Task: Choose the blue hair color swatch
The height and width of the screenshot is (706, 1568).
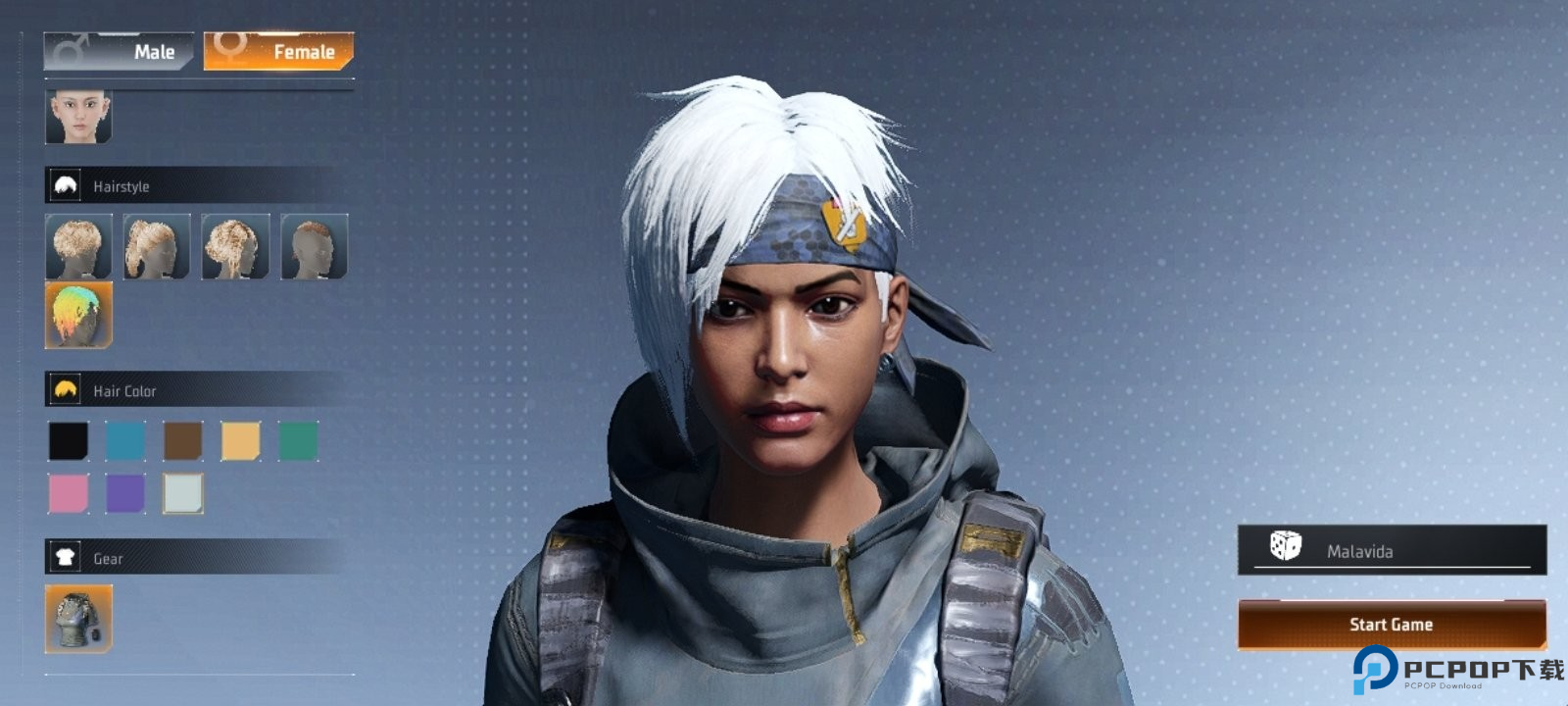Action: 125,441
